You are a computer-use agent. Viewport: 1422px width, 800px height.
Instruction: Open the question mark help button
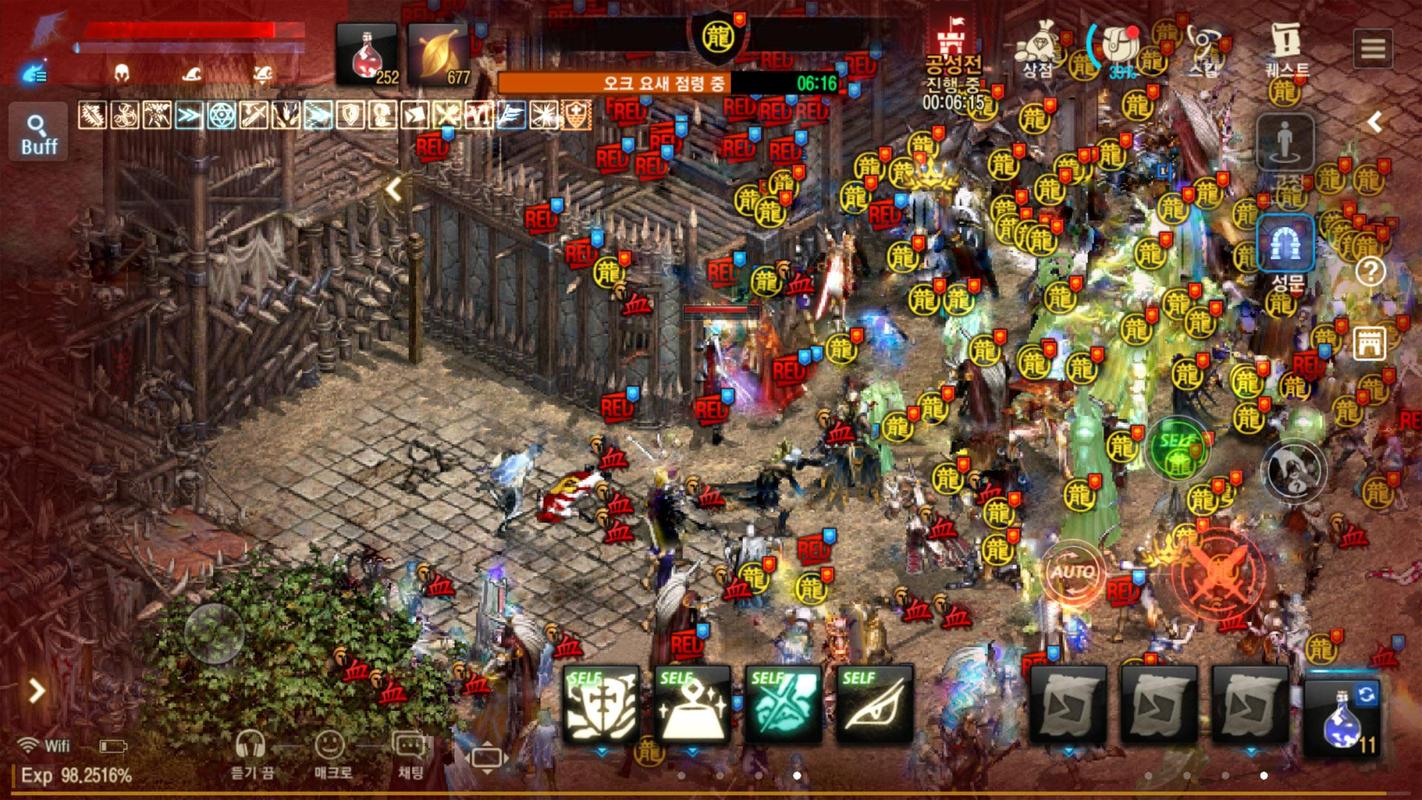[1370, 270]
